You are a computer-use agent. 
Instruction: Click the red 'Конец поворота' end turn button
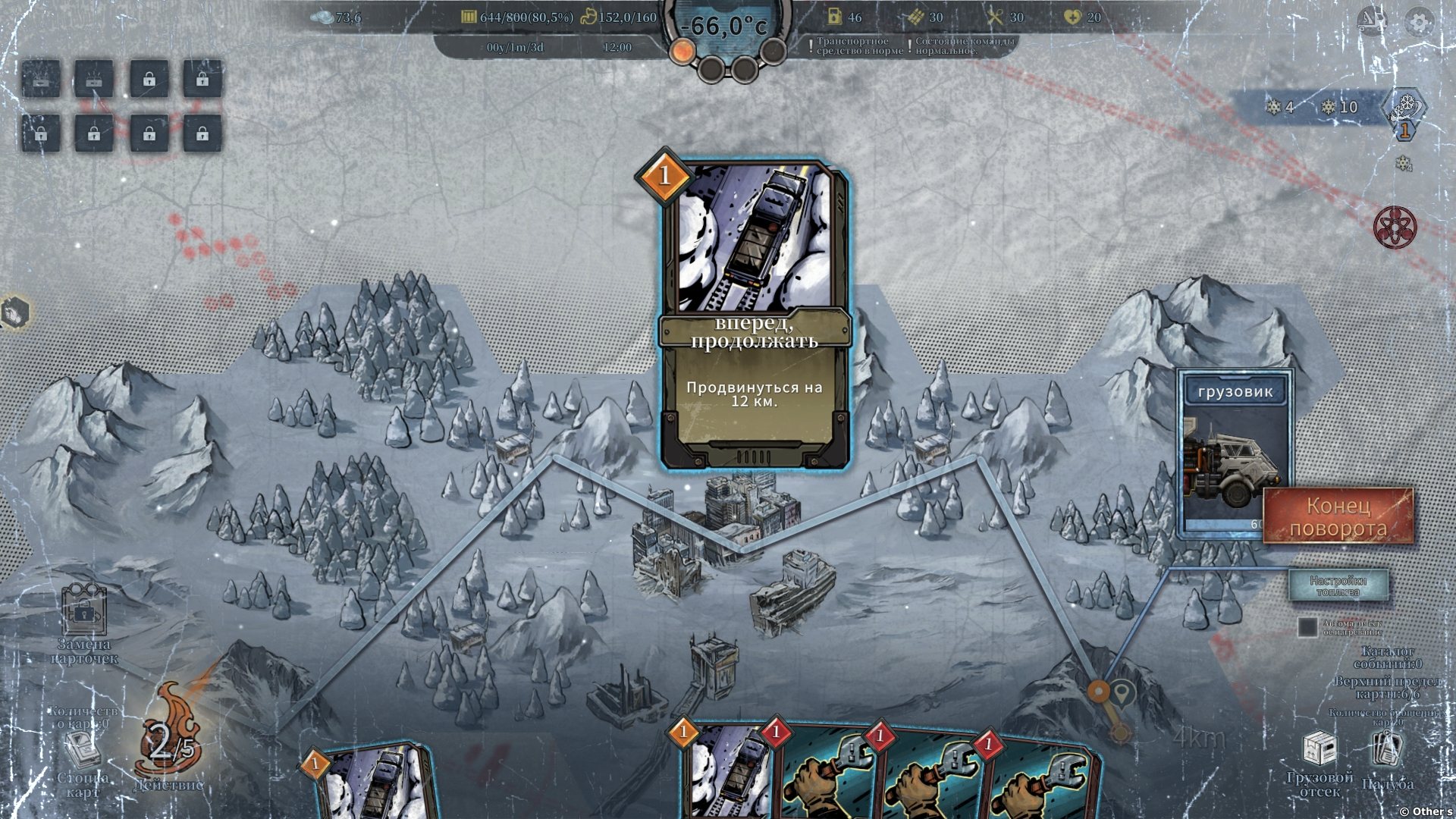[1338, 516]
